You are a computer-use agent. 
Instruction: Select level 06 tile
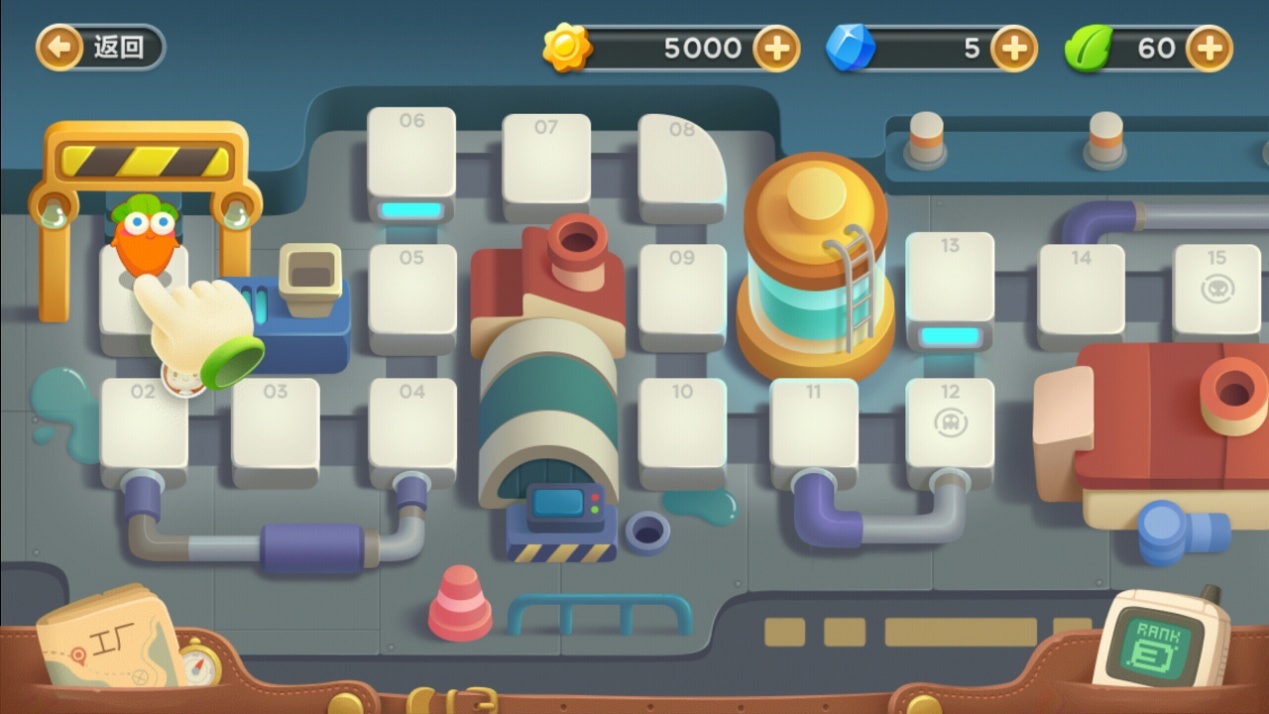tap(411, 155)
